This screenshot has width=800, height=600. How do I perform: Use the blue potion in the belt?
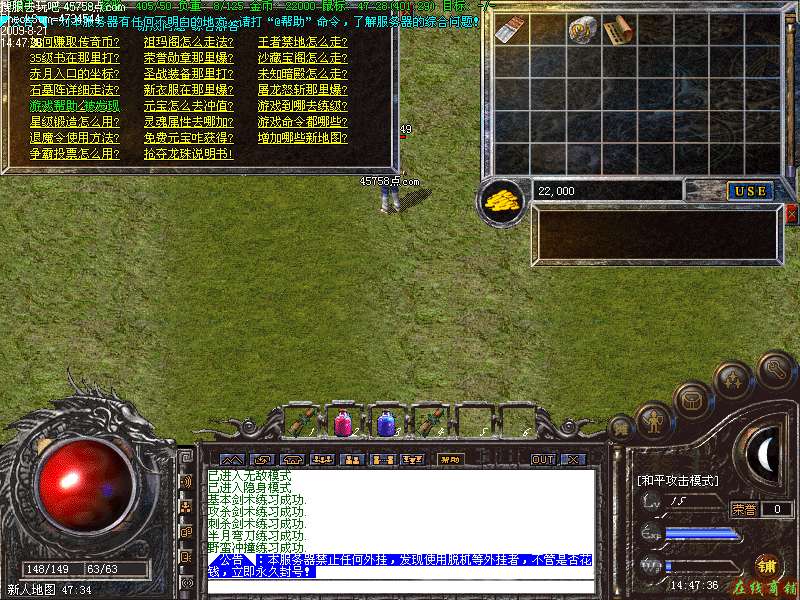pyautogui.click(x=385, y=423)
